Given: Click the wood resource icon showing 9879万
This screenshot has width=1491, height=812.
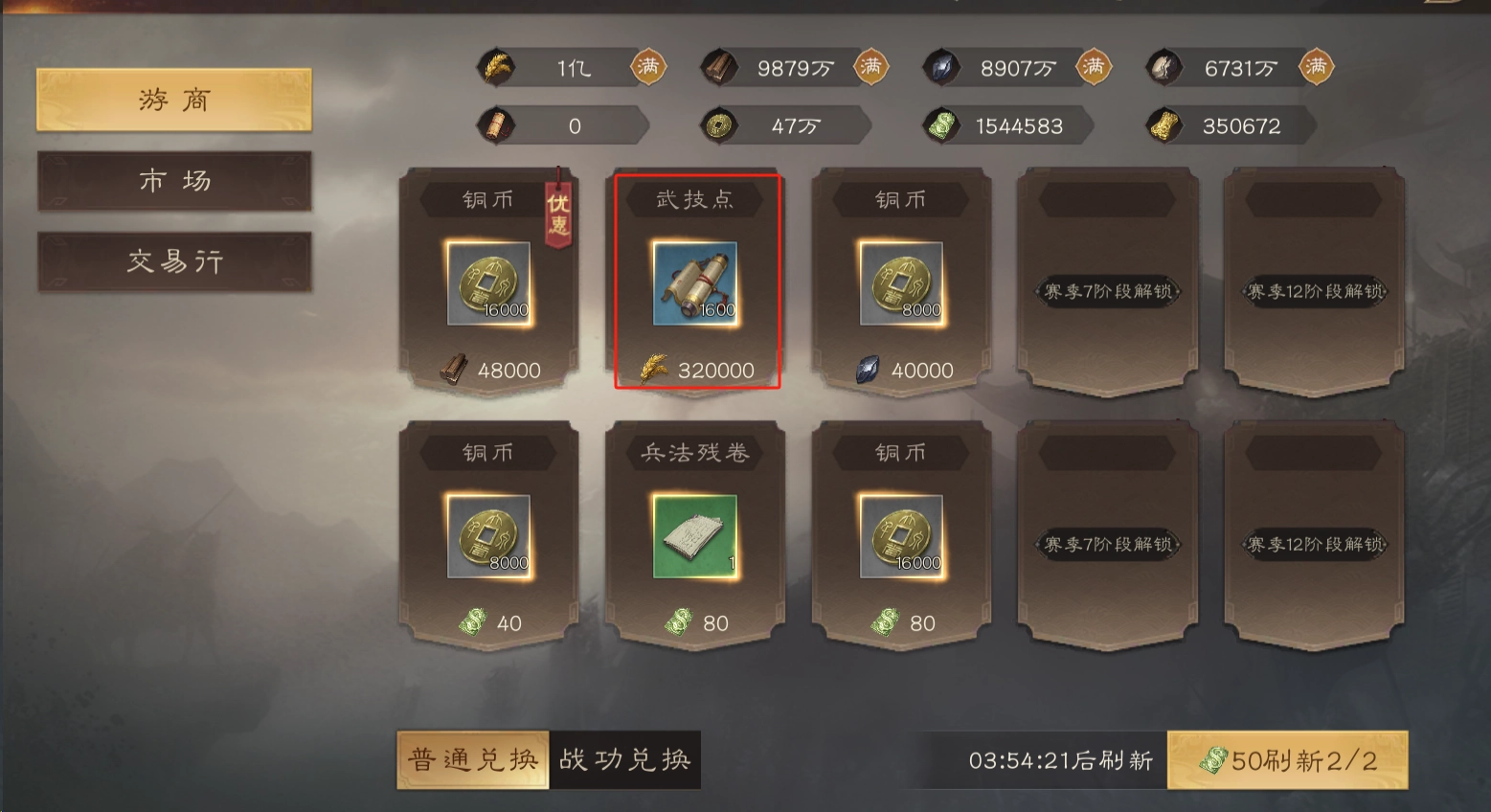Looking at the screenshot, I should click(x=721, y=67).
